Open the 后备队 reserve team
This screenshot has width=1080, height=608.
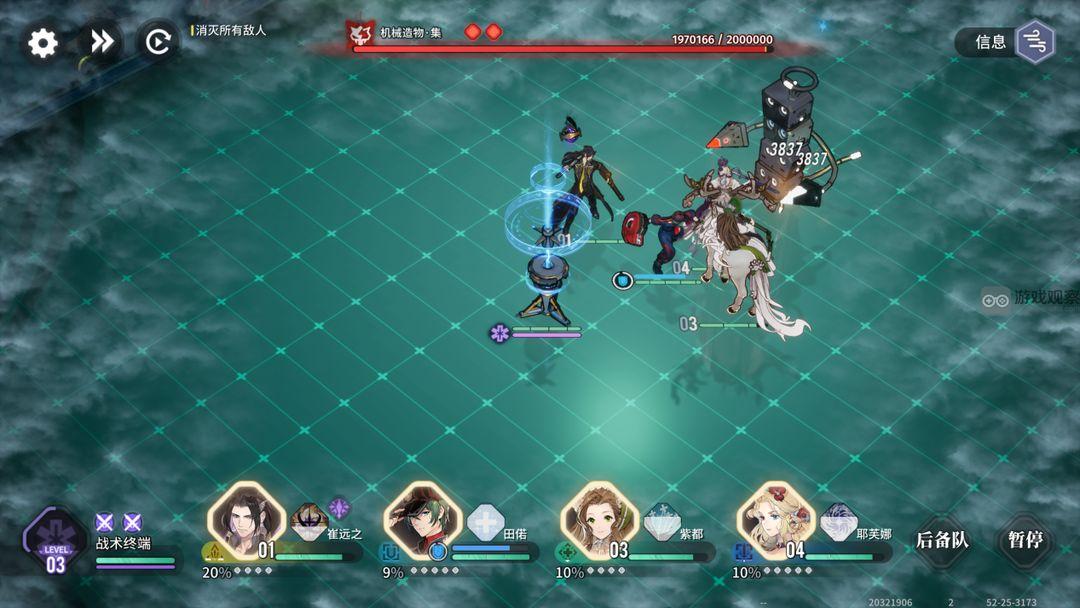pyautogui.click(x=942, y=541)
